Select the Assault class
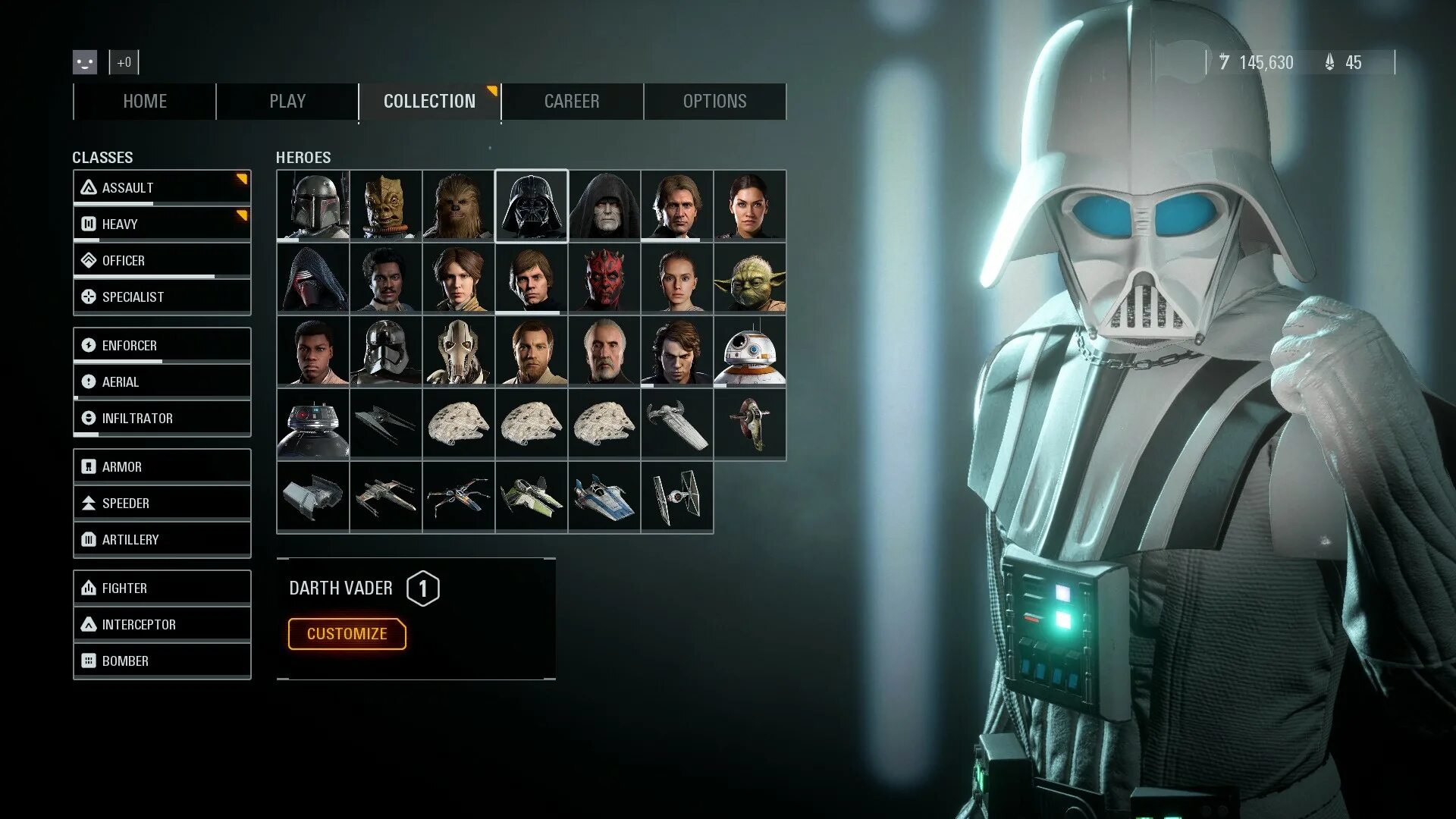 click(x=162, y=187)
